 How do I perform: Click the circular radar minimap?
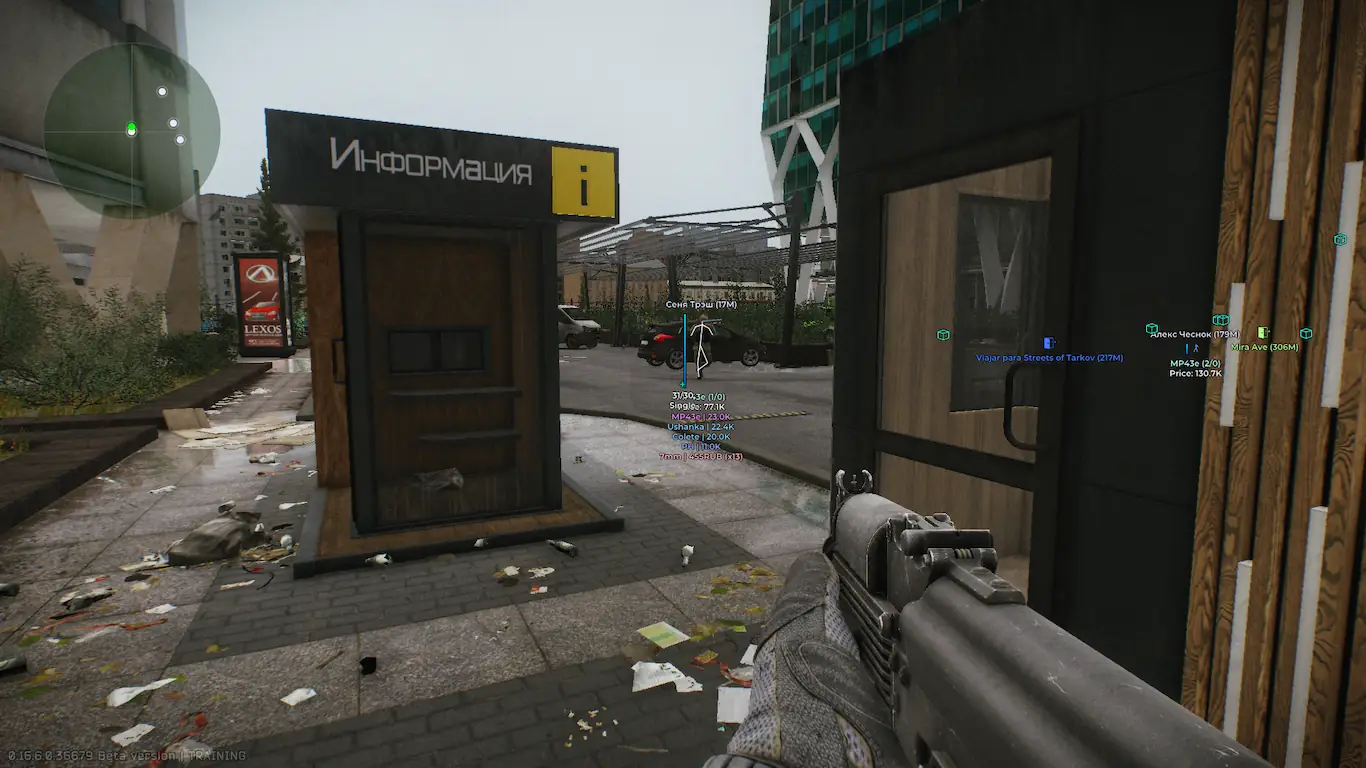coord(131,129)
